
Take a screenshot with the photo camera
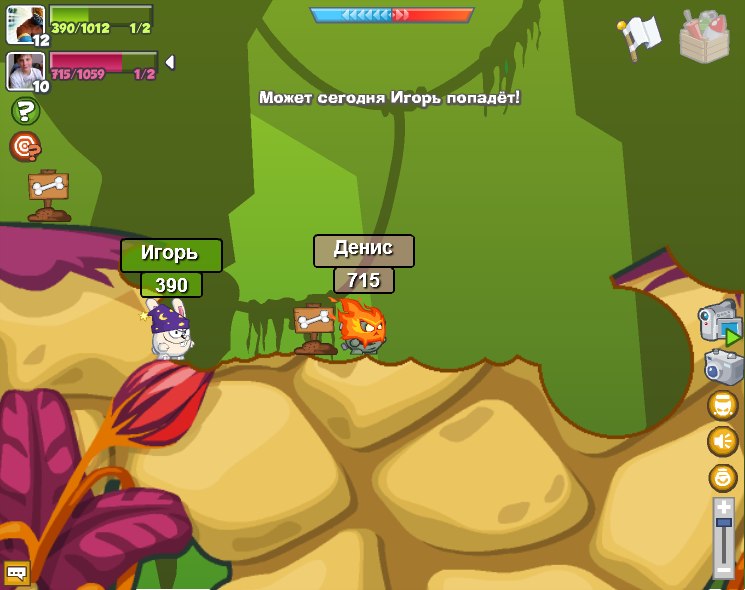(722, 367)
